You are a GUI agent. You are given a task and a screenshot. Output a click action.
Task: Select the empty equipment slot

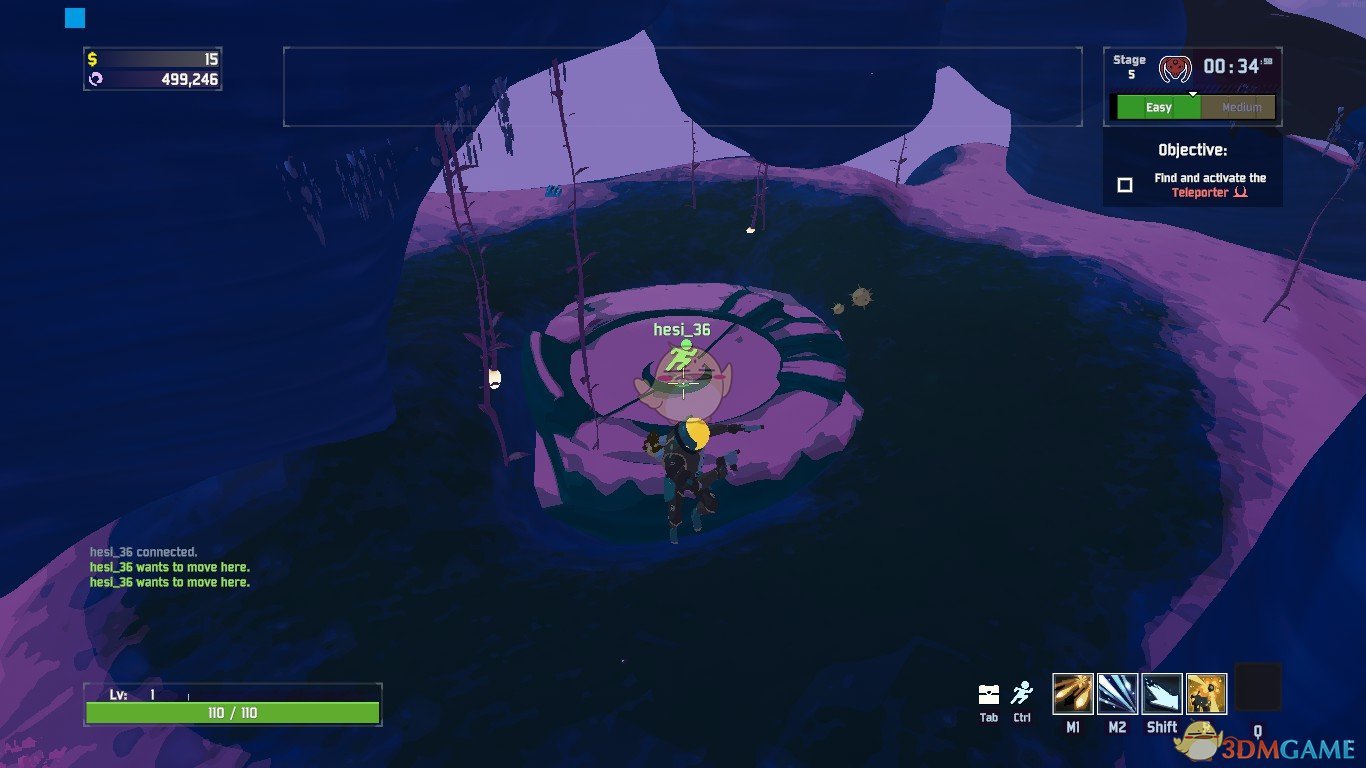click(x=1258, y=687)
